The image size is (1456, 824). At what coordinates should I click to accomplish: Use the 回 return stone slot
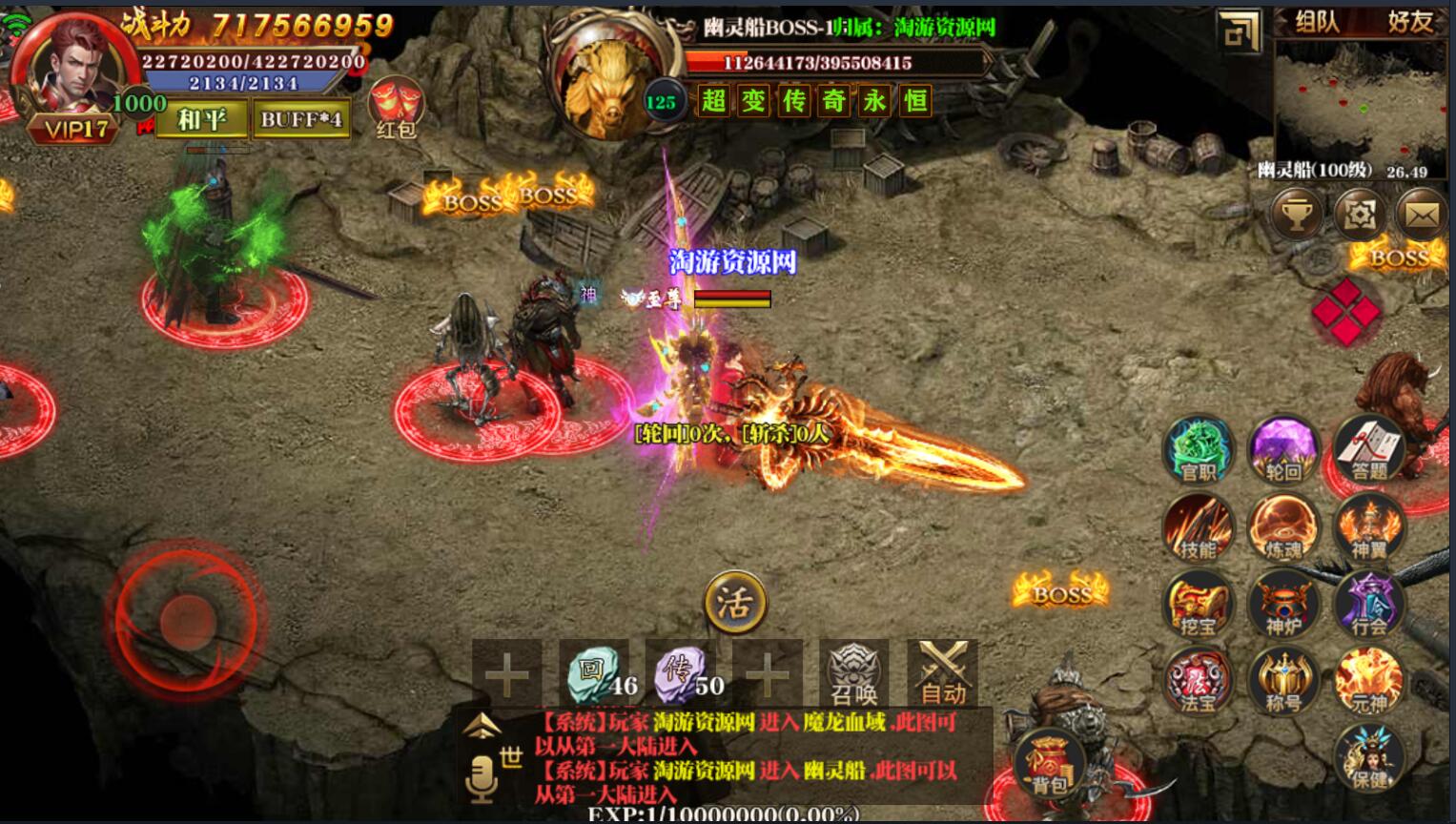(x=593, y=672)
